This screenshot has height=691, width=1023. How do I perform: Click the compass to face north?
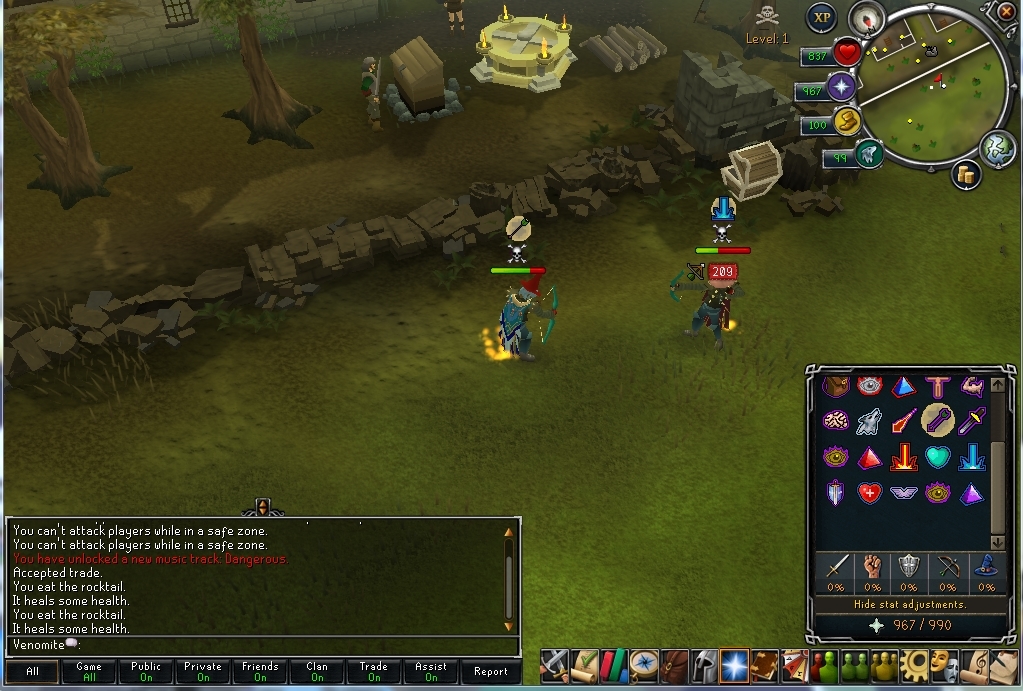(866, 17)
